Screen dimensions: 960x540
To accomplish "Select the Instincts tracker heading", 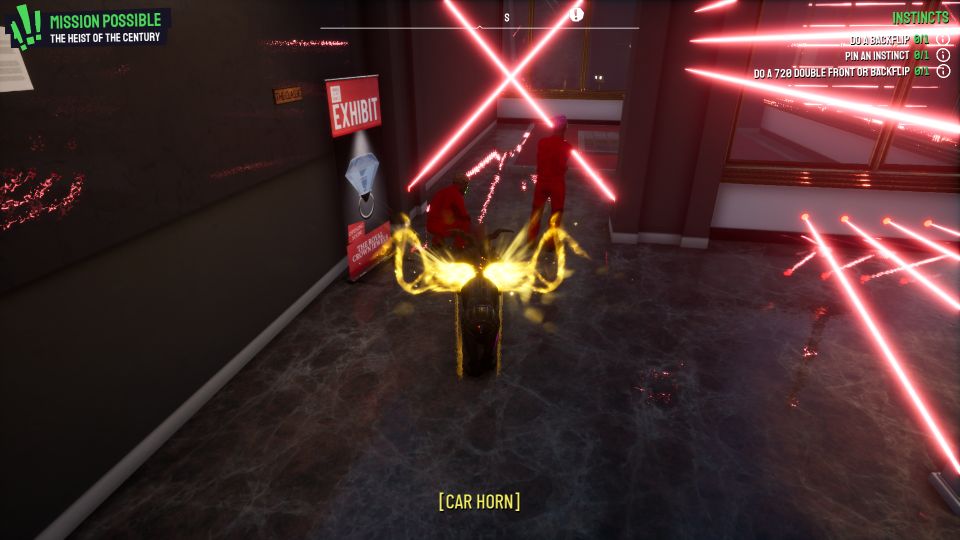I will click(920, 18).
